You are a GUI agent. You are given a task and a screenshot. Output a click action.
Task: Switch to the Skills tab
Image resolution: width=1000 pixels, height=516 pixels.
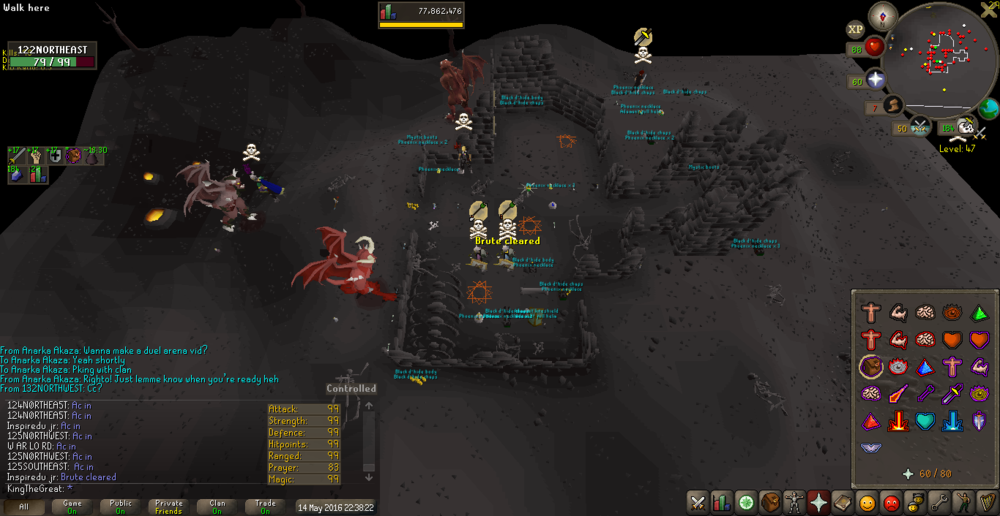point(721,502)
